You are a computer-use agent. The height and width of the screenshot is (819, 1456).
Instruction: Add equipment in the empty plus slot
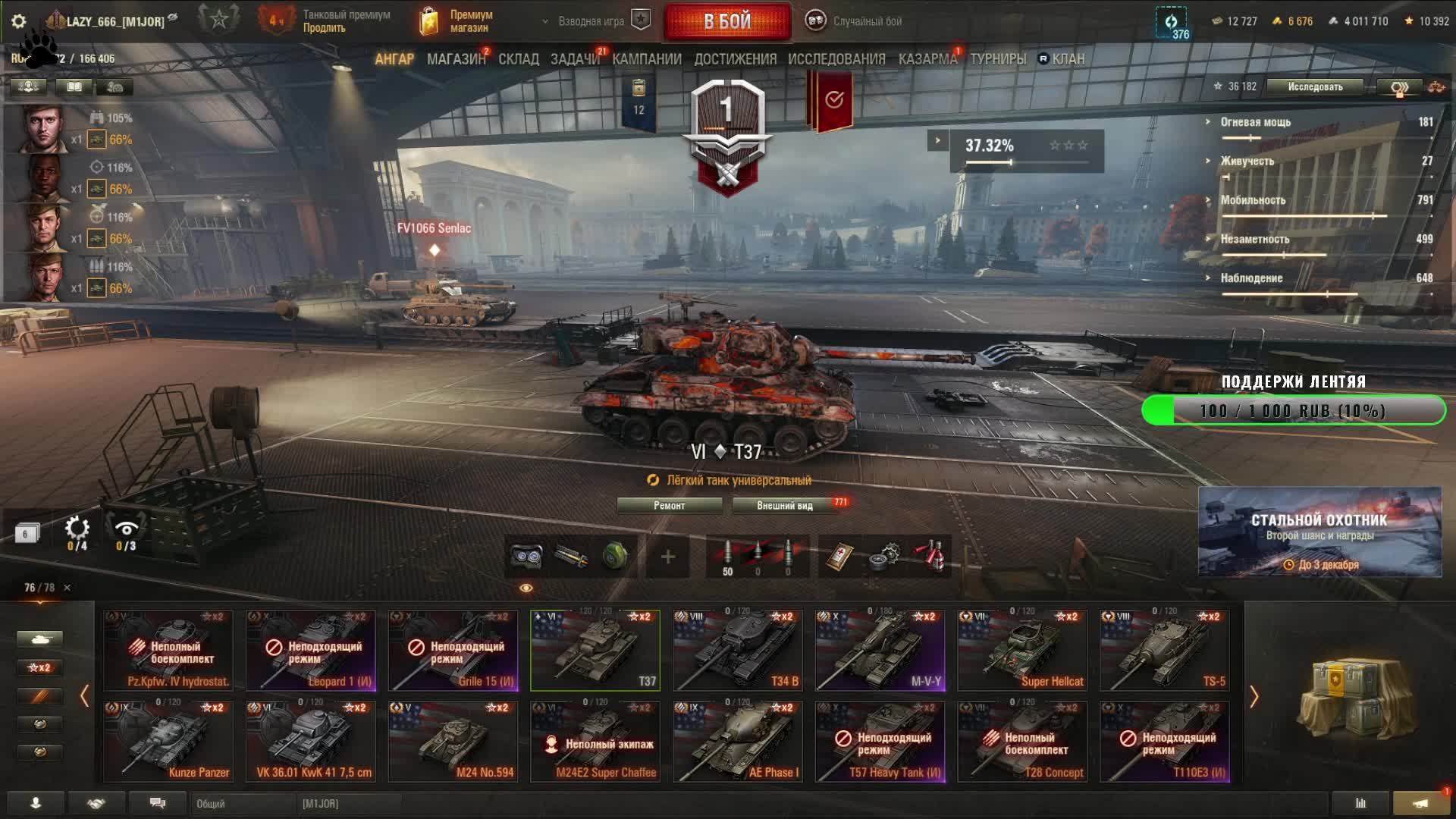tap(668, 557)
